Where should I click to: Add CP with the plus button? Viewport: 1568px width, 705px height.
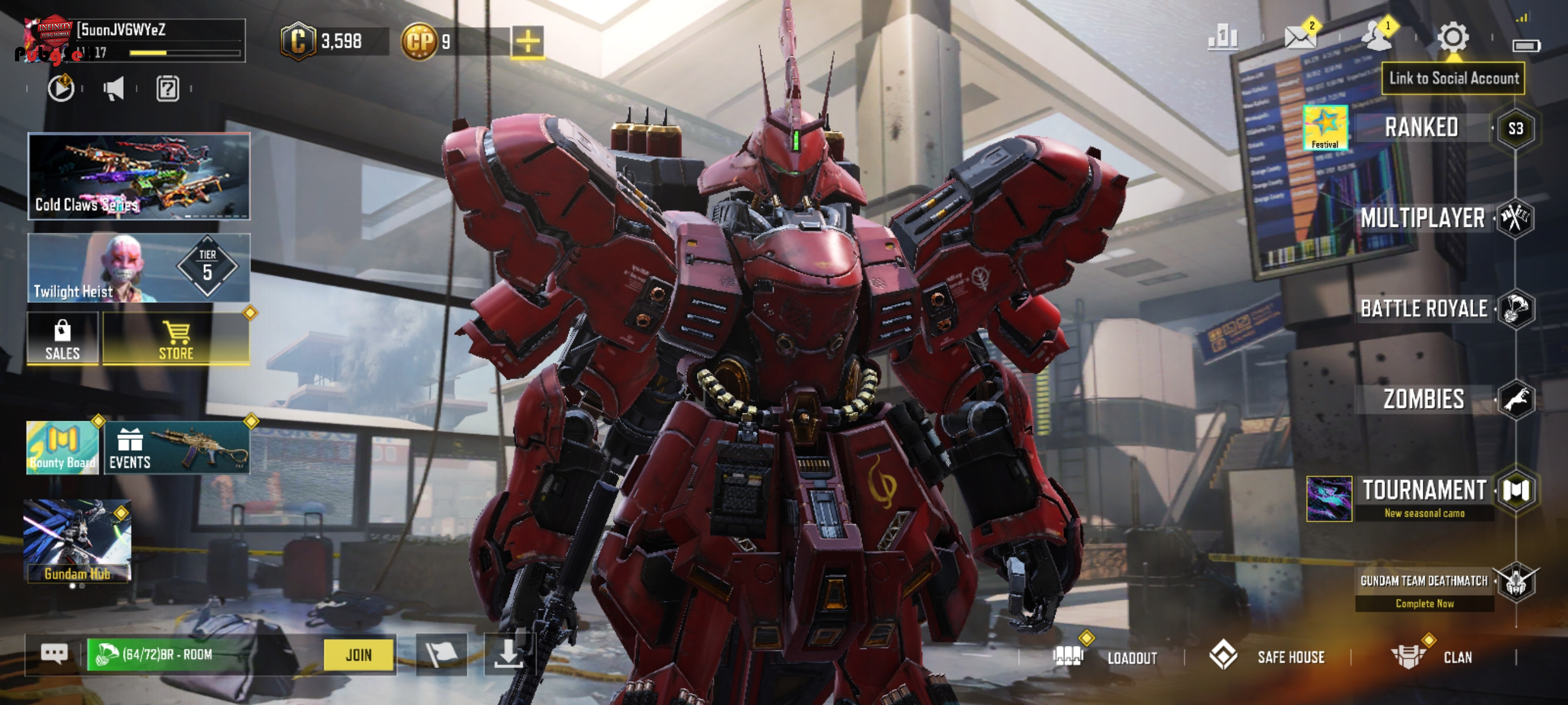(x=528, y=42)
